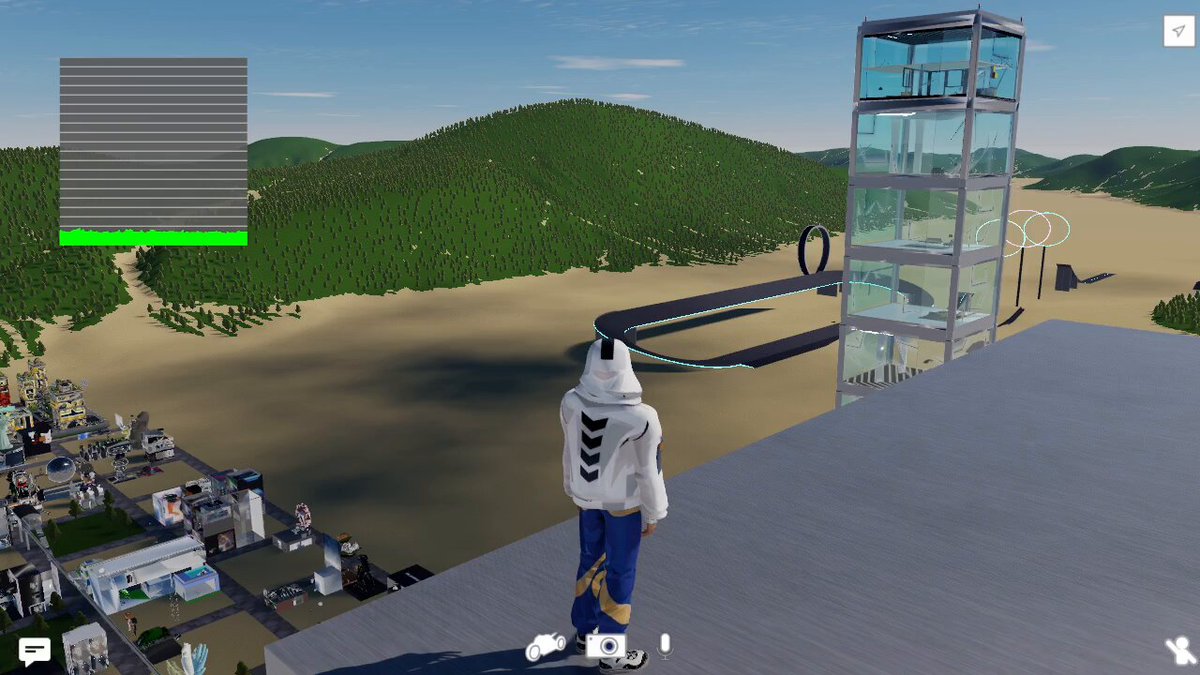Open the chat speech bubble

[34, 652]
